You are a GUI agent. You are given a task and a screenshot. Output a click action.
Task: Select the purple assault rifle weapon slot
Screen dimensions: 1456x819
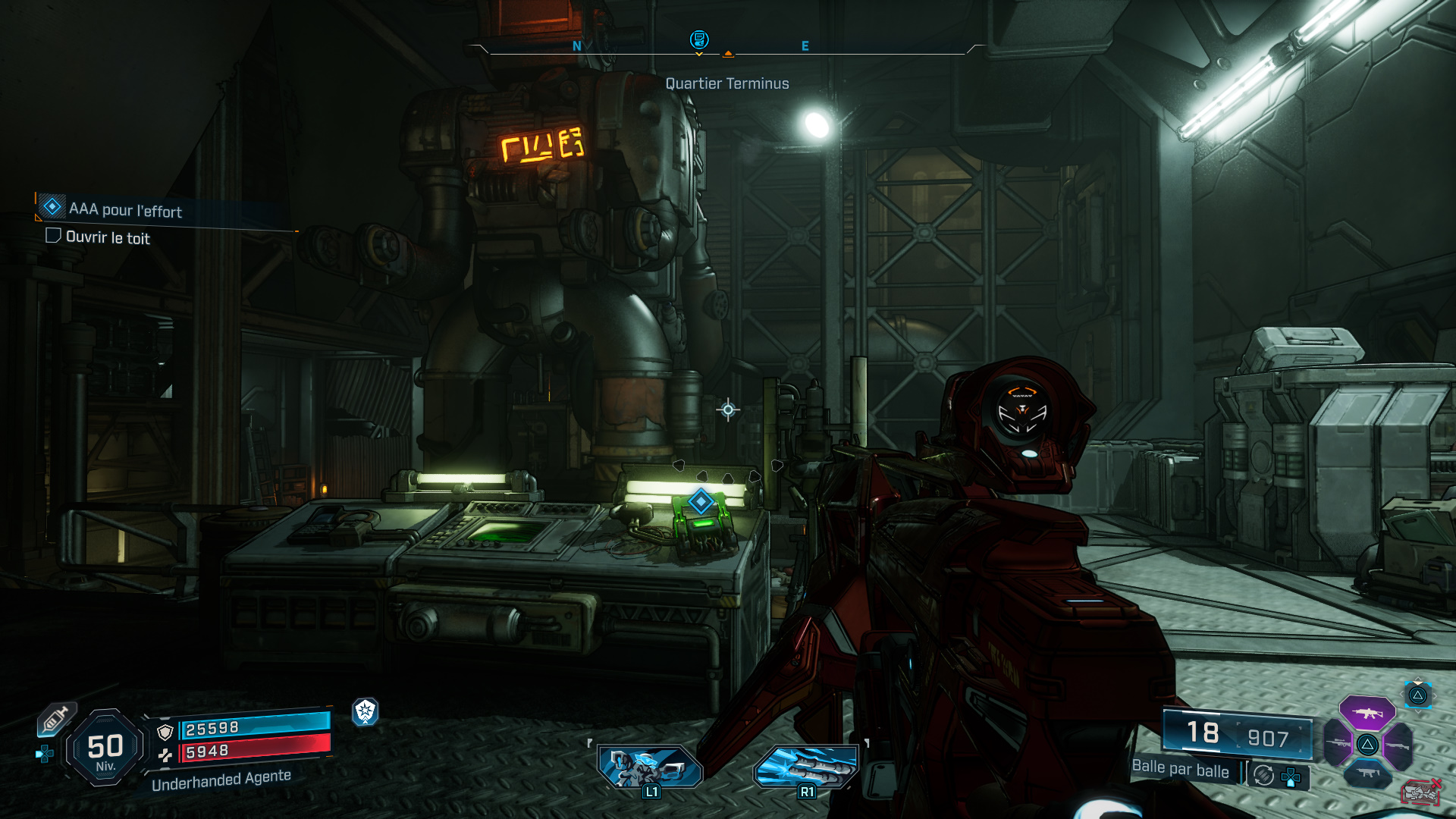click(1367, 713)
